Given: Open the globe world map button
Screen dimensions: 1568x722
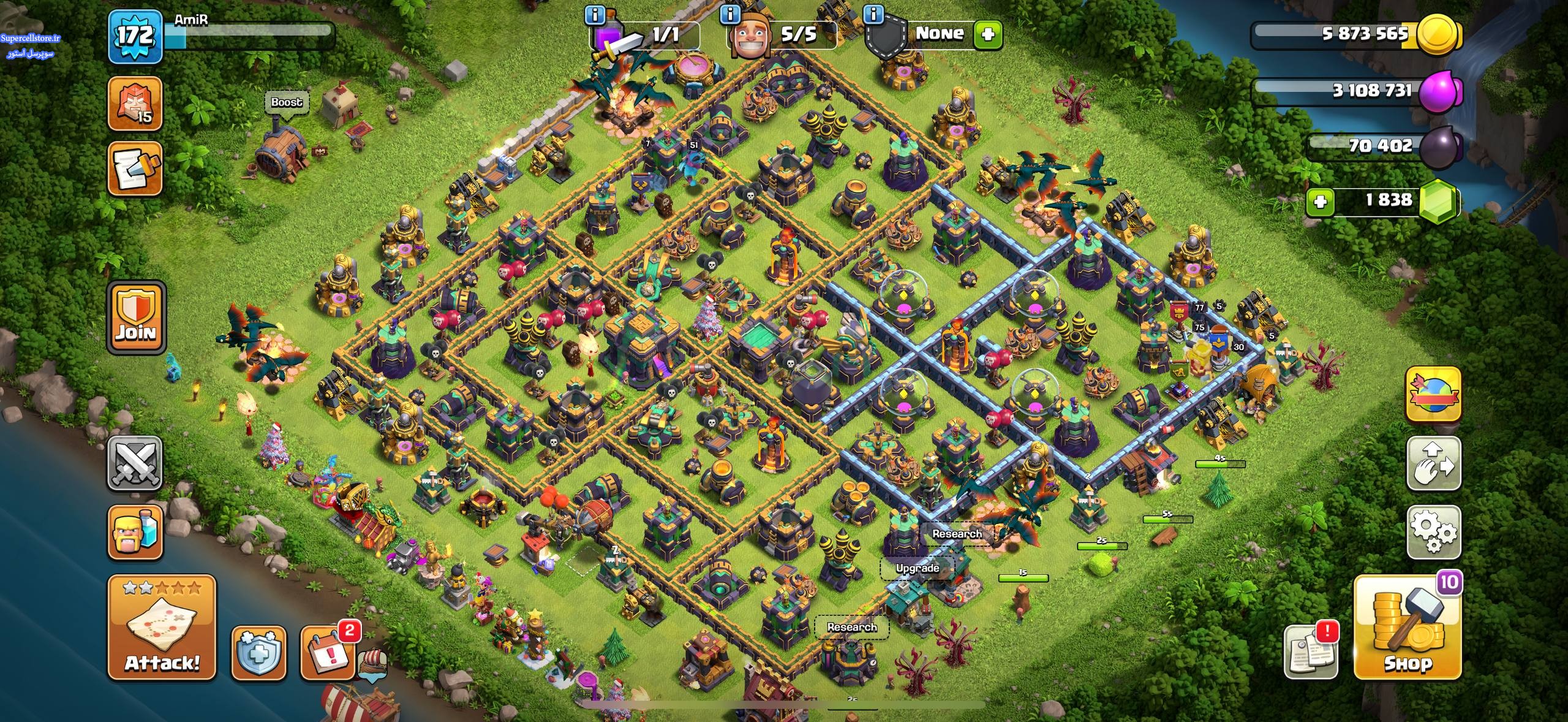Looking at the screenshot, I should 1433,394.
